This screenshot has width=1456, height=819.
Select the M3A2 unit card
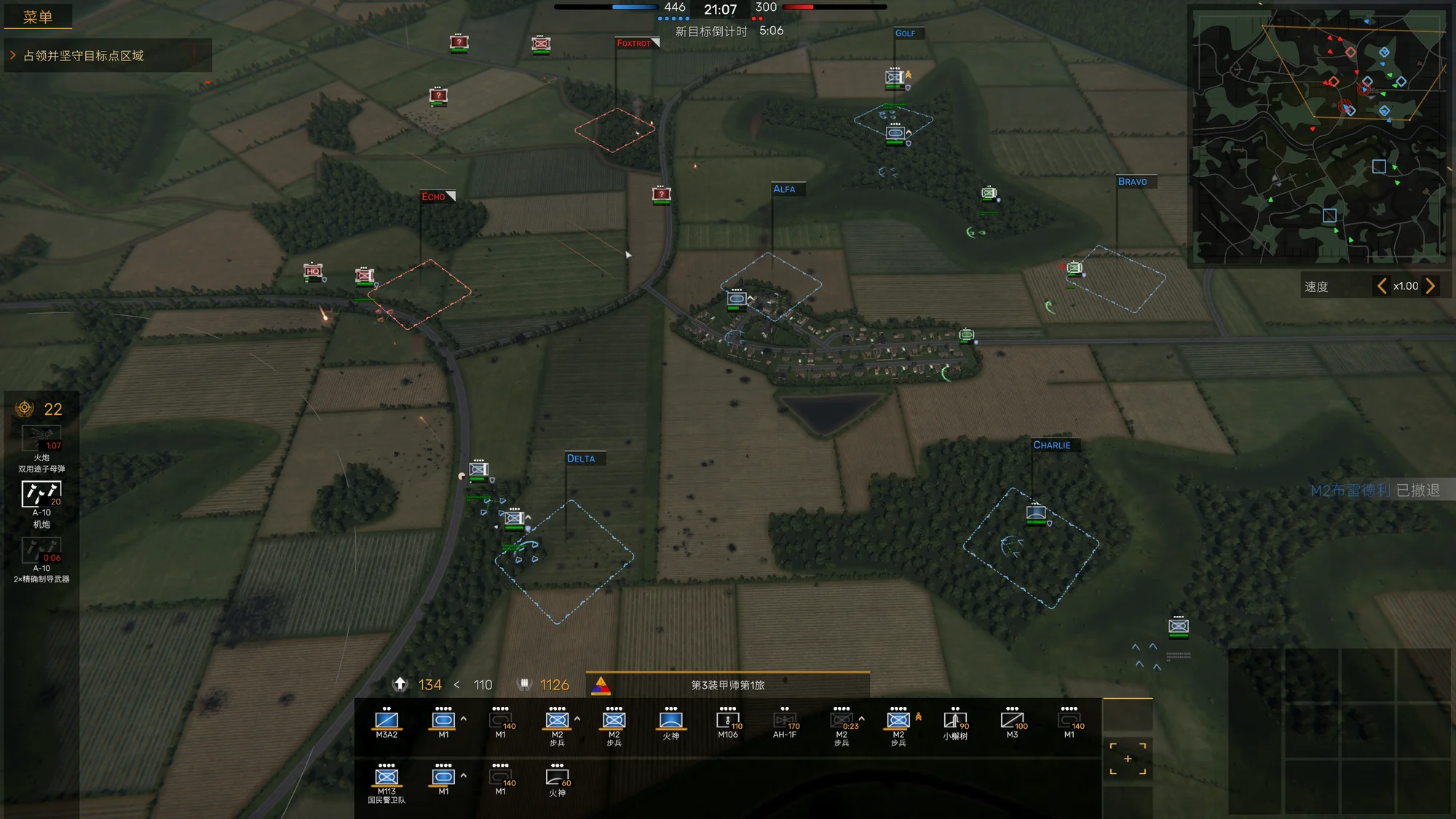[x=387, y=722]
